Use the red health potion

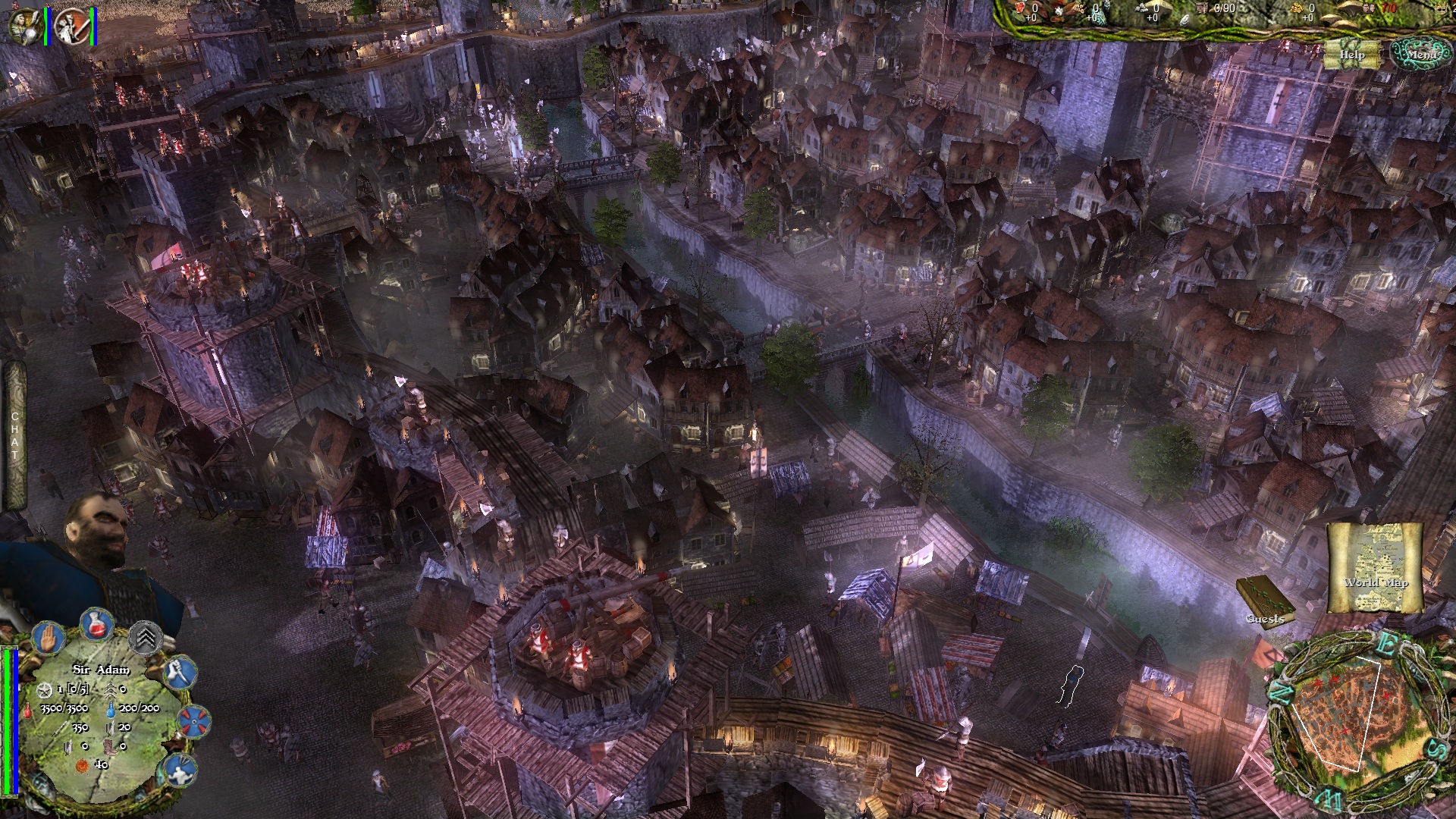click(x=96, y=626)
